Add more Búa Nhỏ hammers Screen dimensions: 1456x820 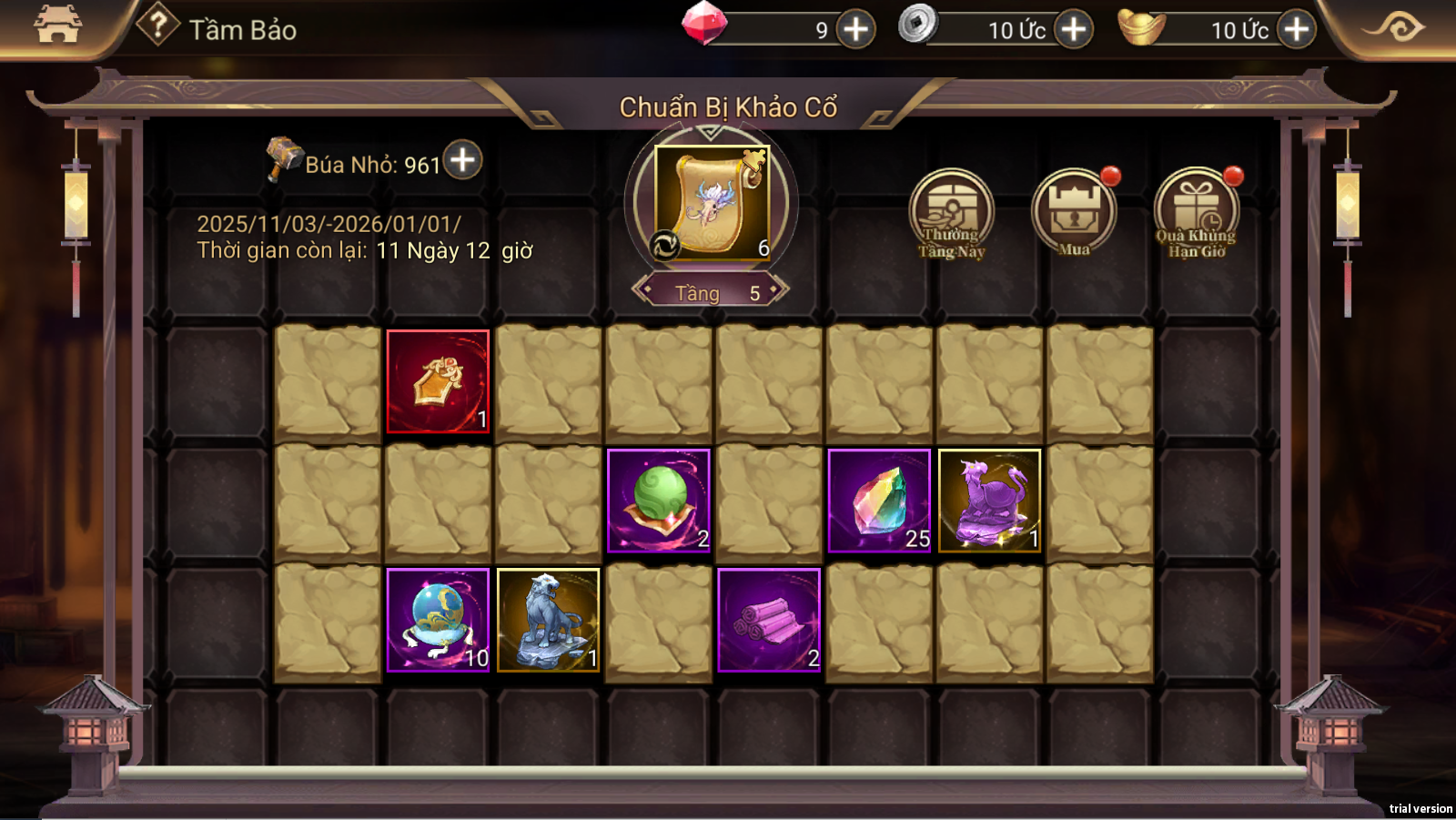[463, 160]
